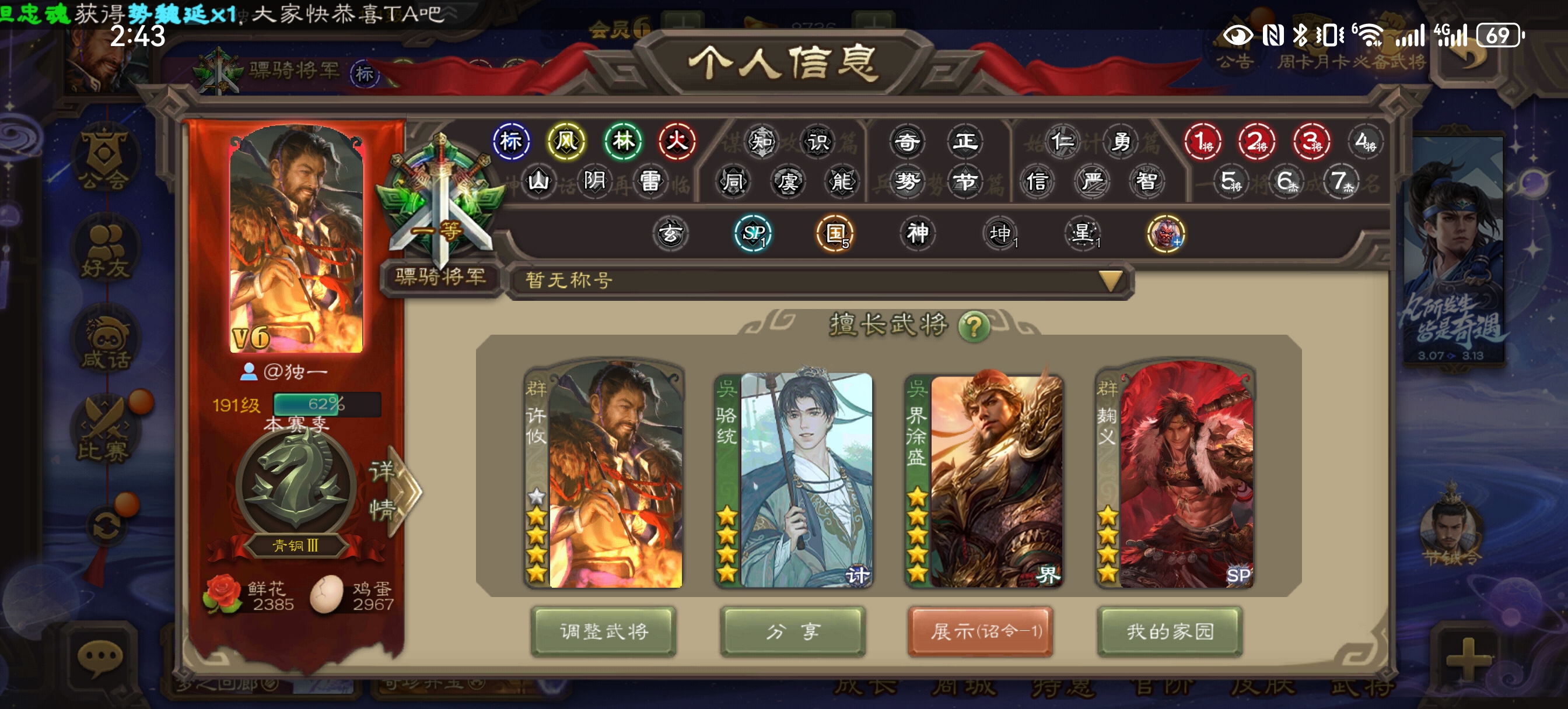Activate the red 展示 showcase button
Screen dimensions: 1568x709
(980, 631)
